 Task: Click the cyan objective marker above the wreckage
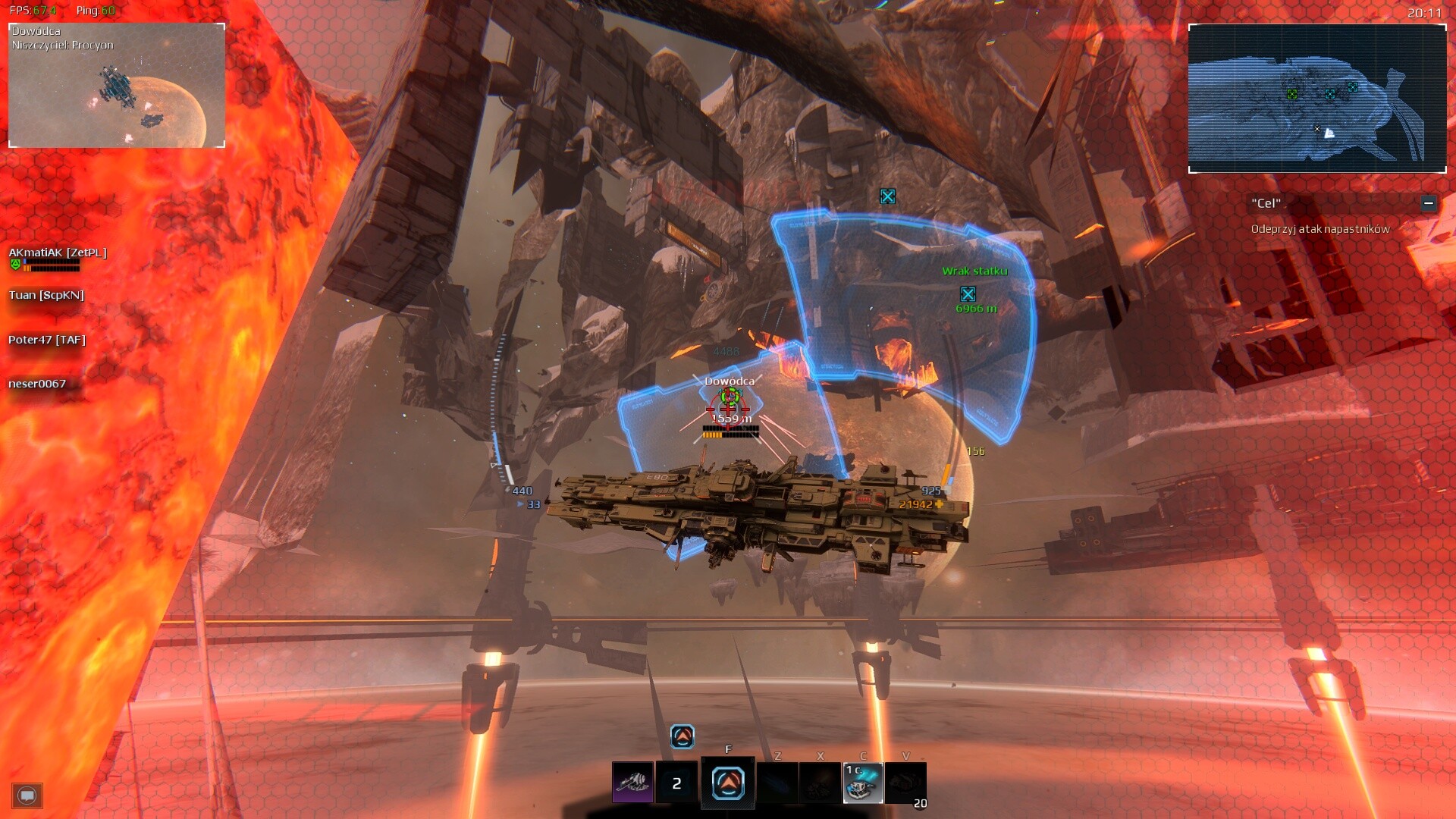click(887, 196)
